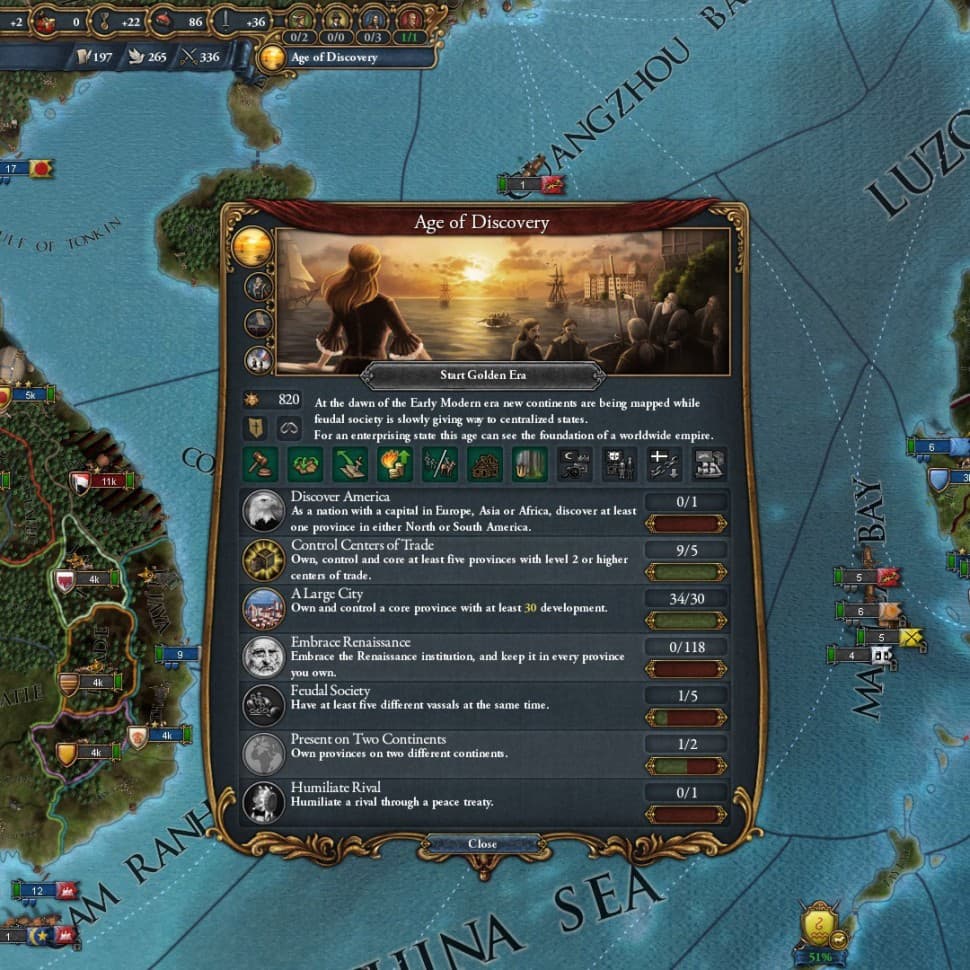
Task: Close the Age of Discovery window
Action: coord(482,844)
